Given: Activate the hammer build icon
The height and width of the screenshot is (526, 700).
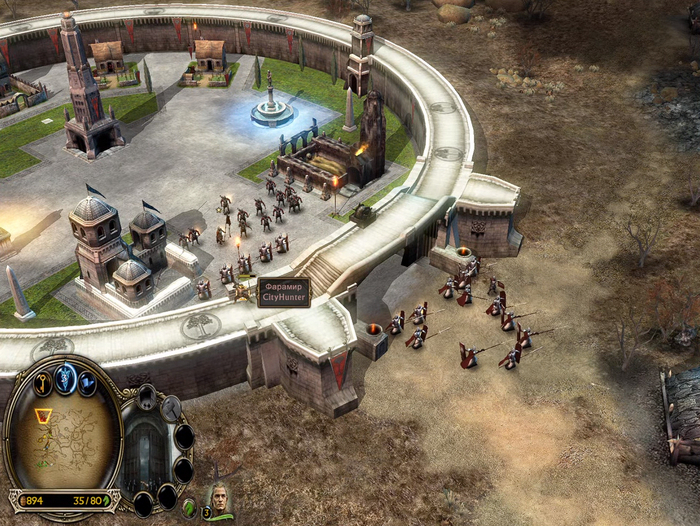Looking at the screenshot, I should (172, 407).
